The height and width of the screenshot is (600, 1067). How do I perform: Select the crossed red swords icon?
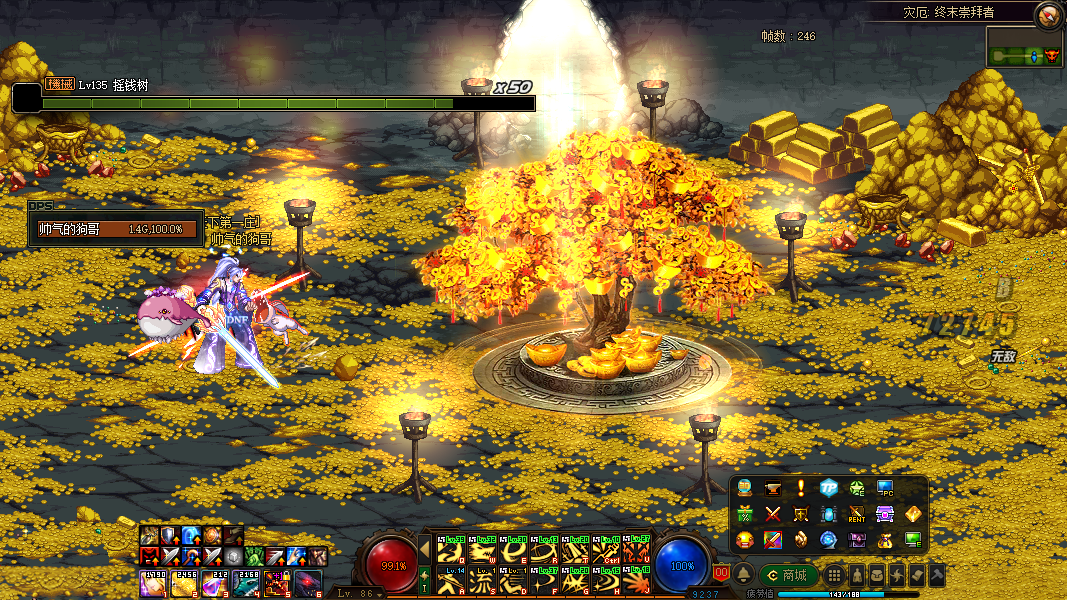[x=773, y=514]
